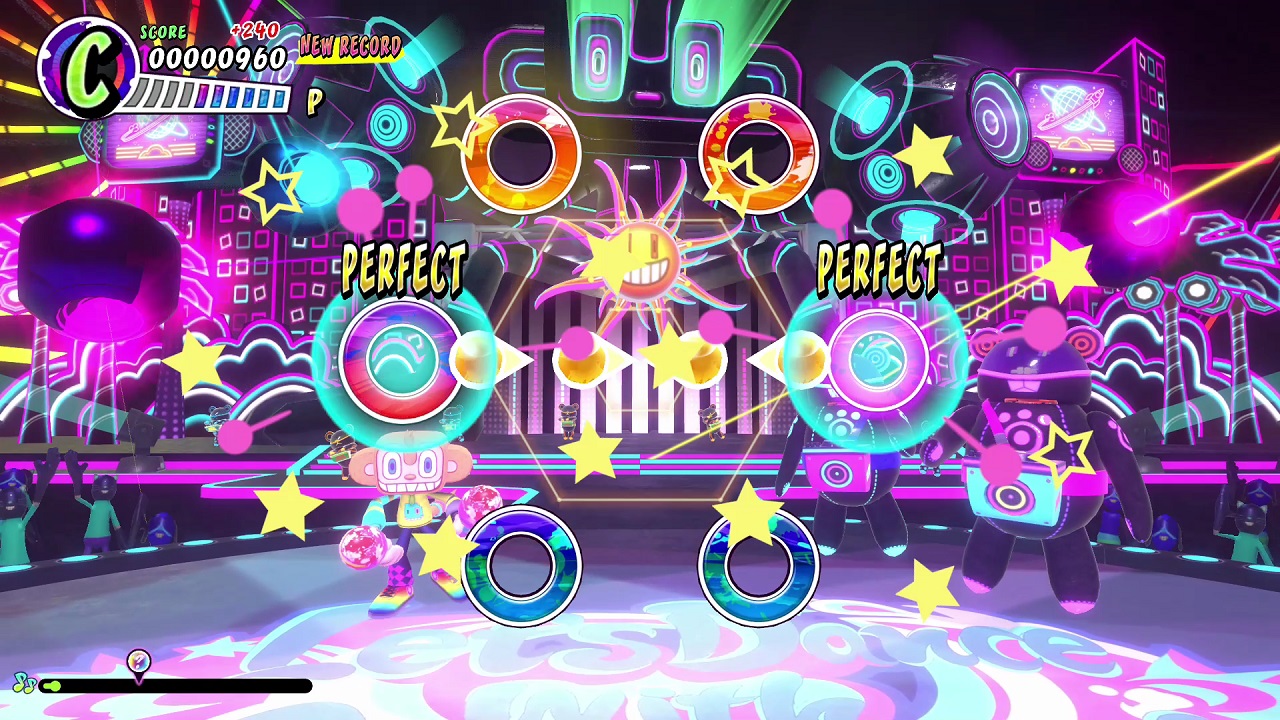Screen dimensions: 1280x720
Task: Select the bottom-left blue target ring
Action: tap(522, 565)
